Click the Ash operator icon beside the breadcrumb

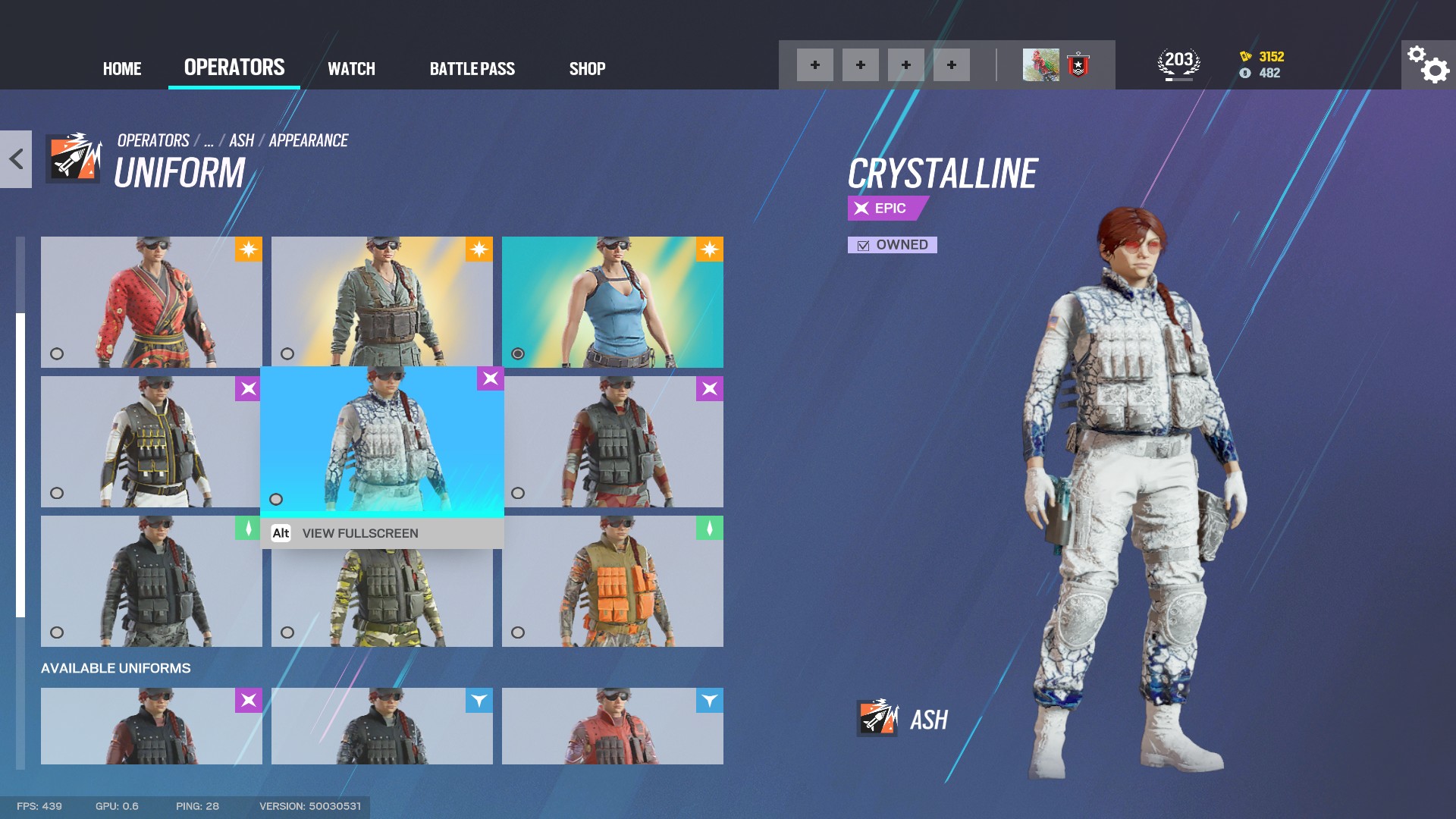(x=72, y=158)
